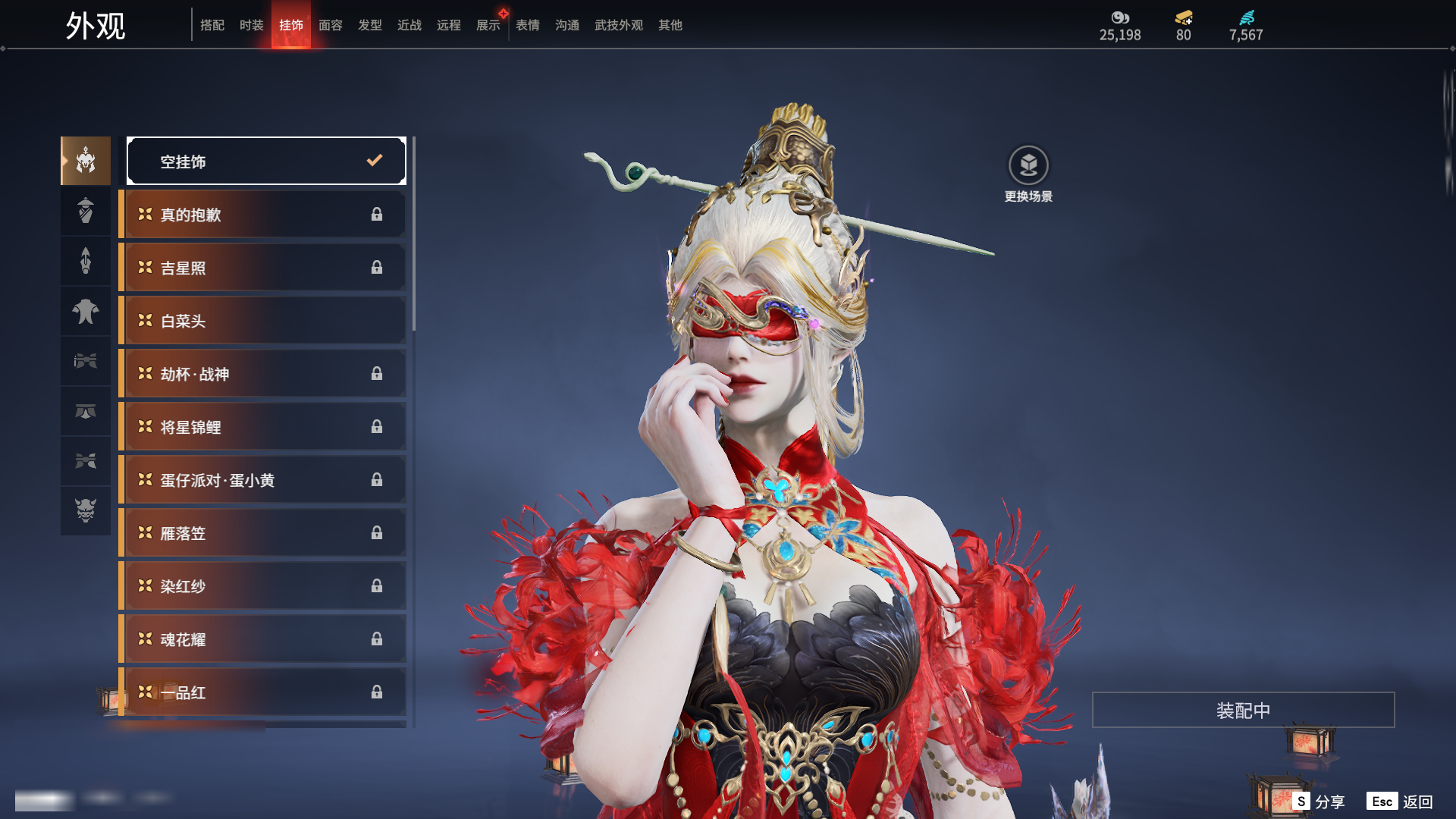Switch to the 时装 tab

point(251,25)
